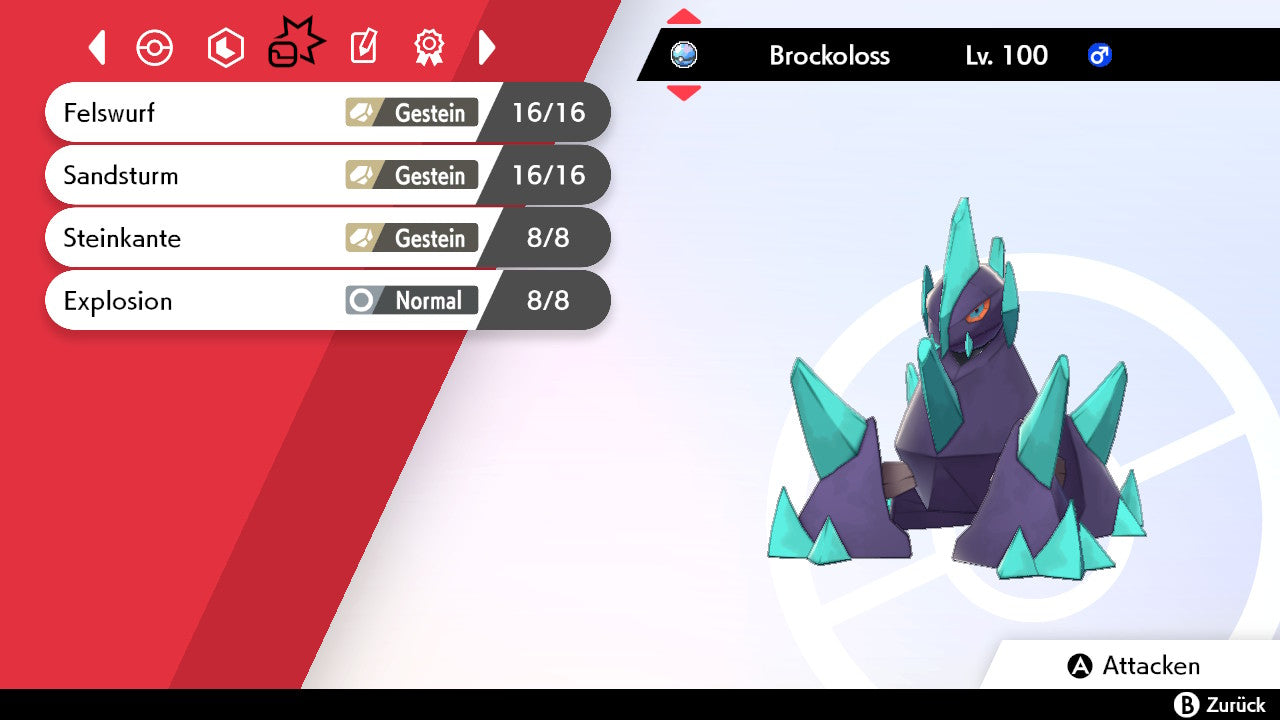Screen dimensions: 1280x720
Task: Show the moves tab with burst icon
Action: coord(295,45)
